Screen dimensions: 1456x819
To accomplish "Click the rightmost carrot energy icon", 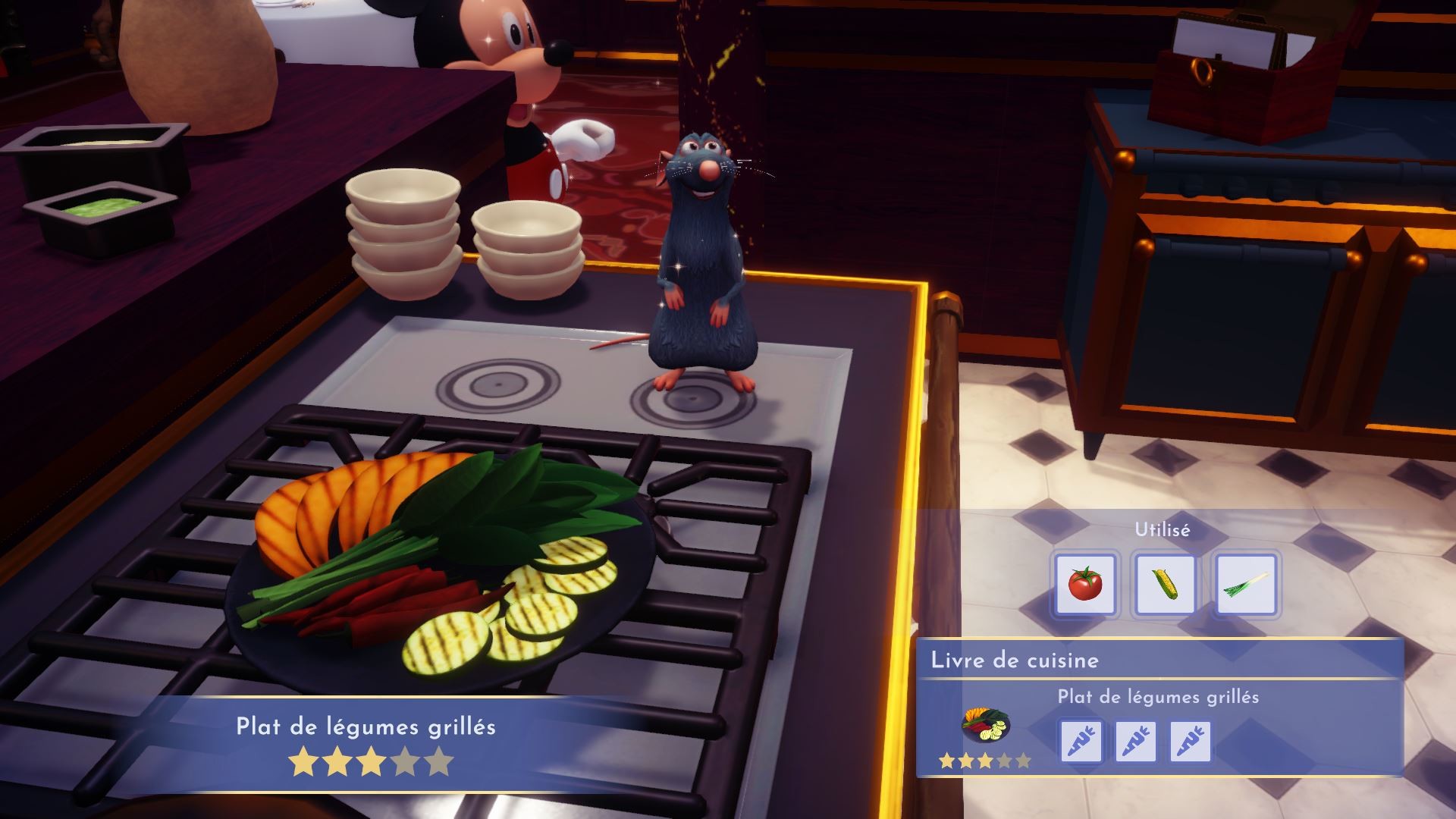I will pyautogui.click(x=1191, y=742).
